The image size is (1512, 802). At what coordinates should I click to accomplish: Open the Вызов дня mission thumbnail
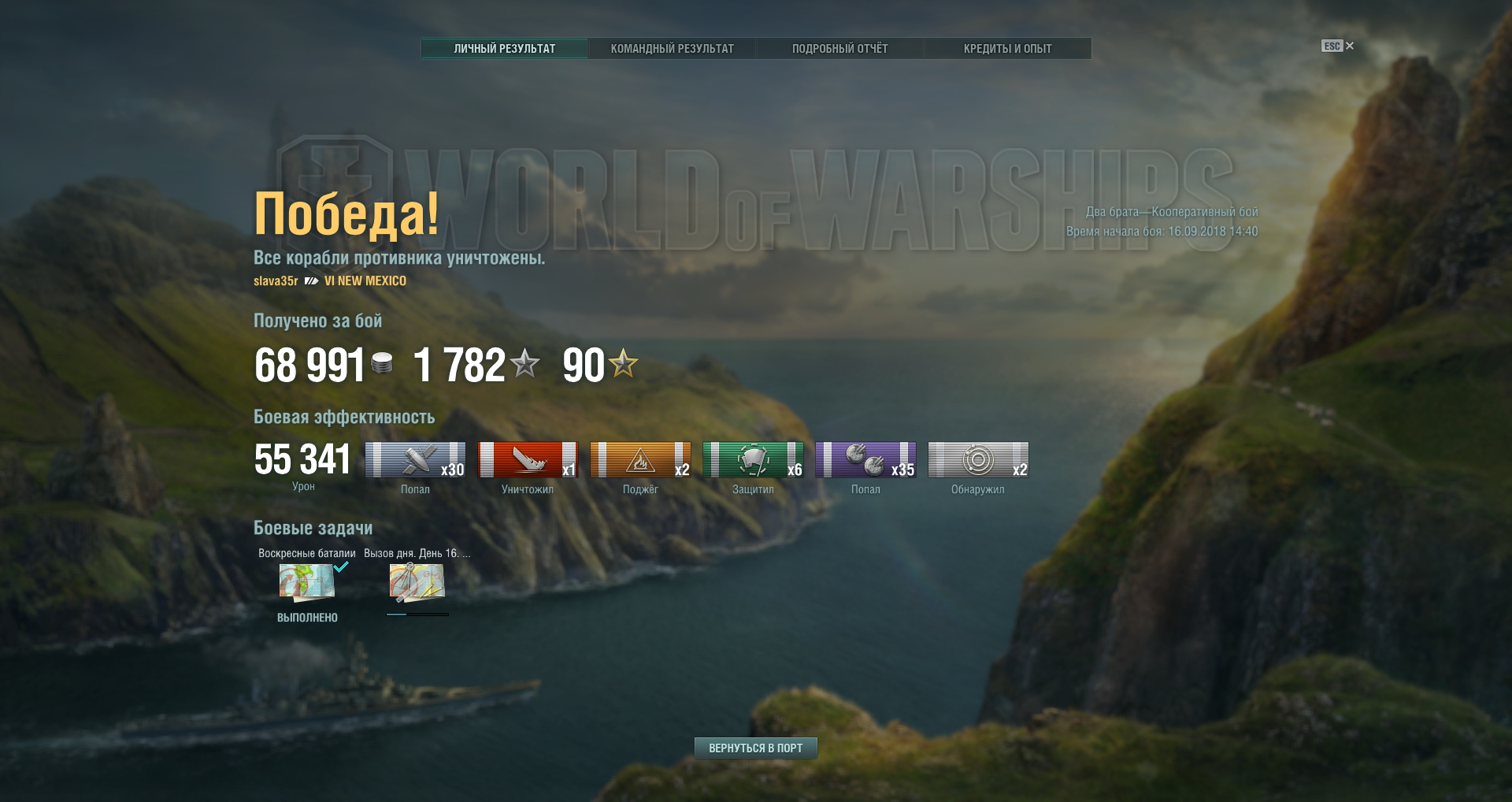click(417, 582)
